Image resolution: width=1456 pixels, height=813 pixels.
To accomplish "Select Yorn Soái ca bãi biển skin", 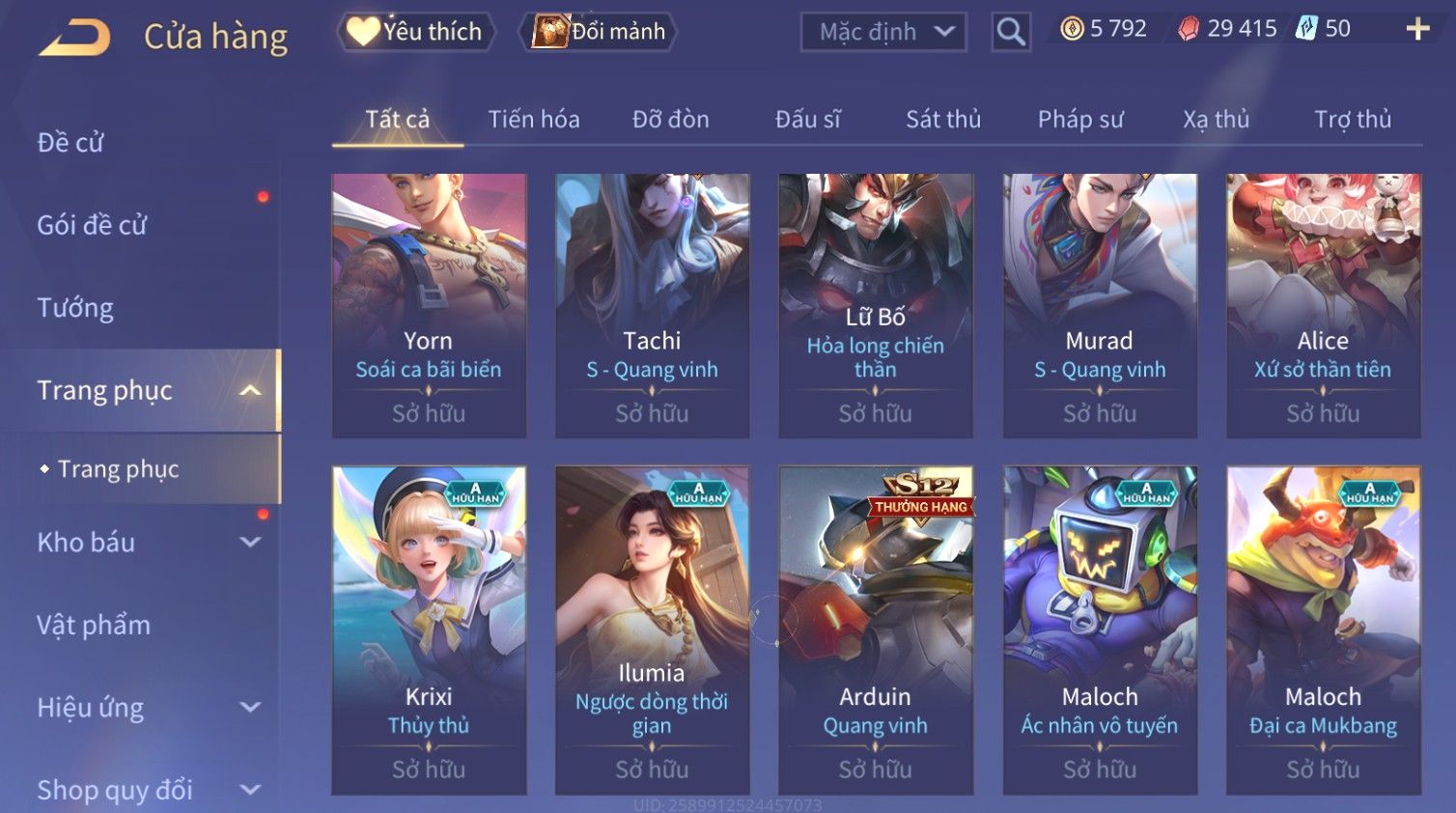I will click(429, 305).
